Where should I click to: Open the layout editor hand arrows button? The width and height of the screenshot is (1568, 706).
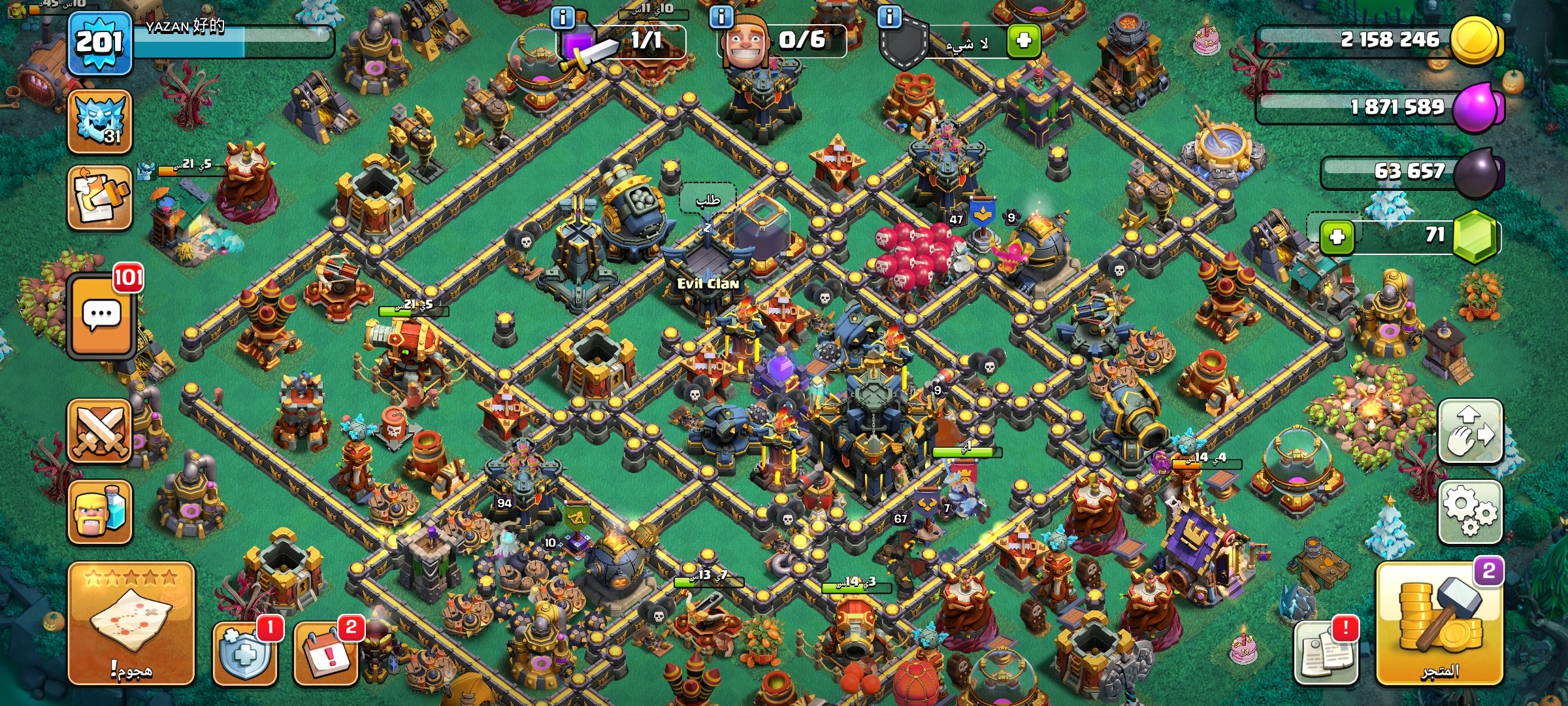point(1470,431)
